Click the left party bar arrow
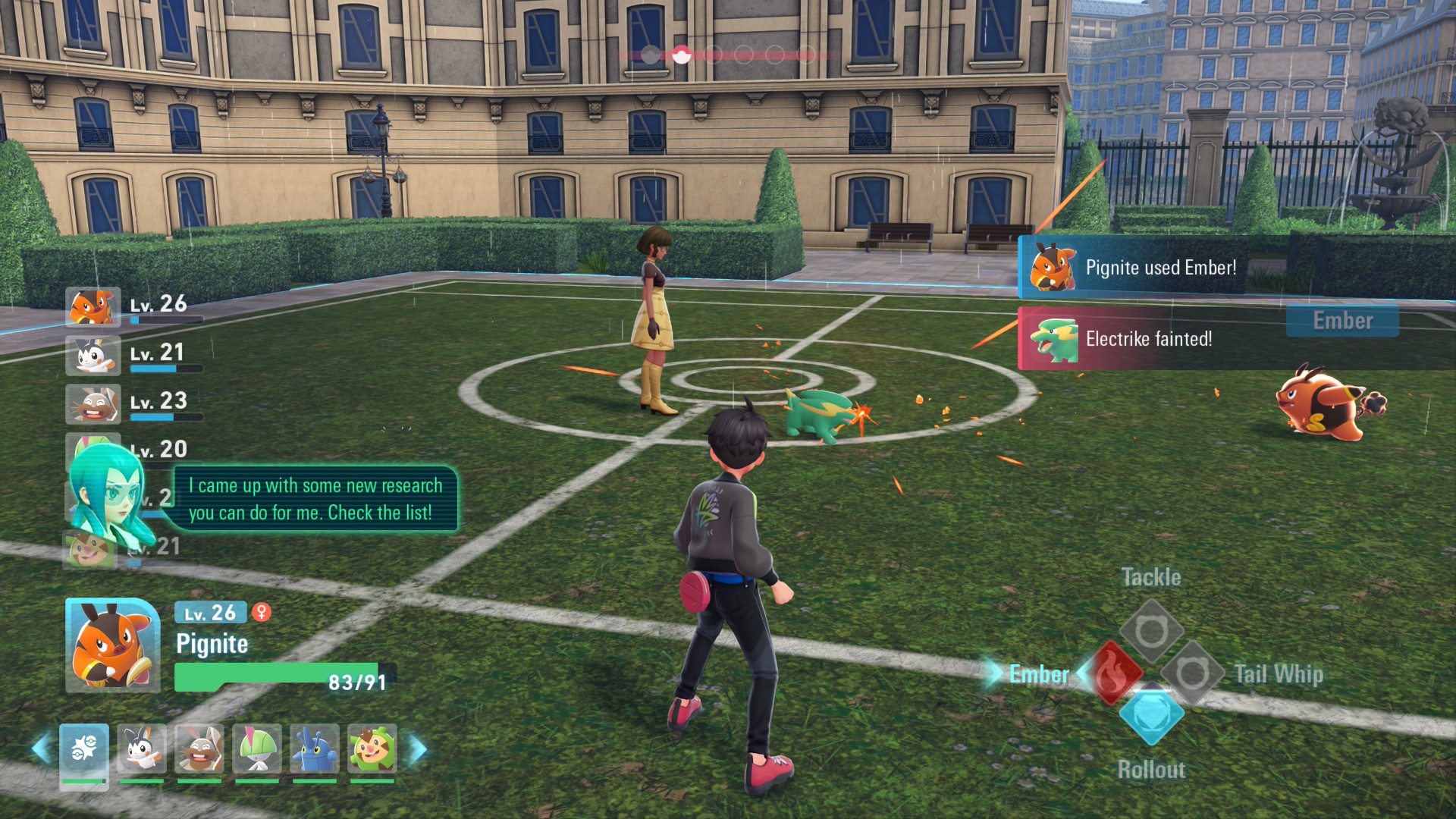This screenshot has width=1456, height=819. (x=41, y=749)
